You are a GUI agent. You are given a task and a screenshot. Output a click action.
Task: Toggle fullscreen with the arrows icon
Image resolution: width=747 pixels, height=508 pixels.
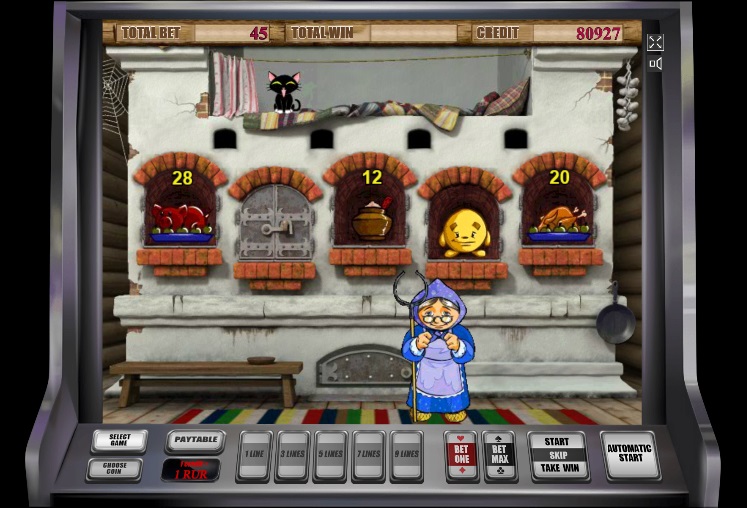tap(655, 42)
